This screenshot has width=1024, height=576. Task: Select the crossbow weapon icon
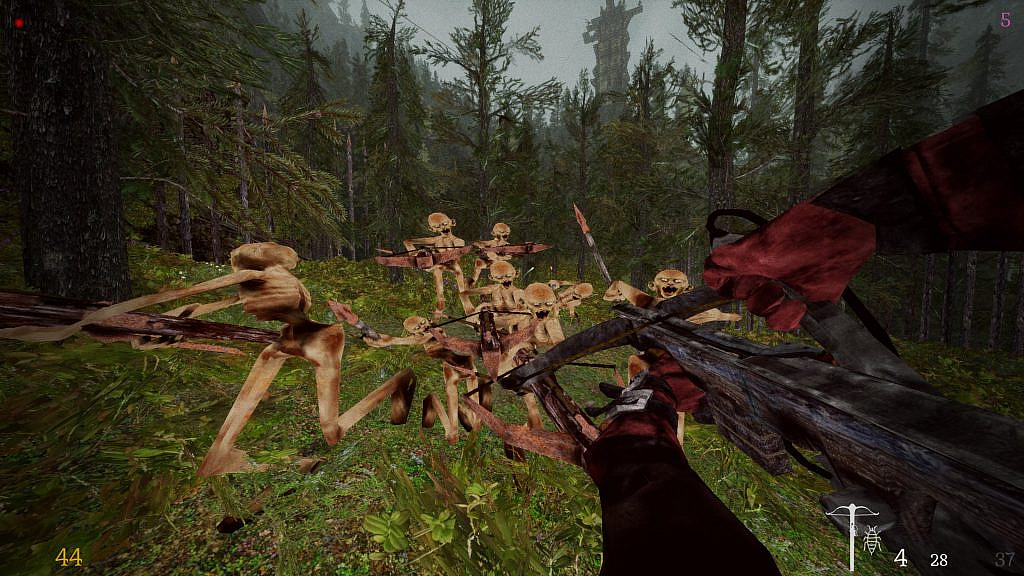pos(848,531)
